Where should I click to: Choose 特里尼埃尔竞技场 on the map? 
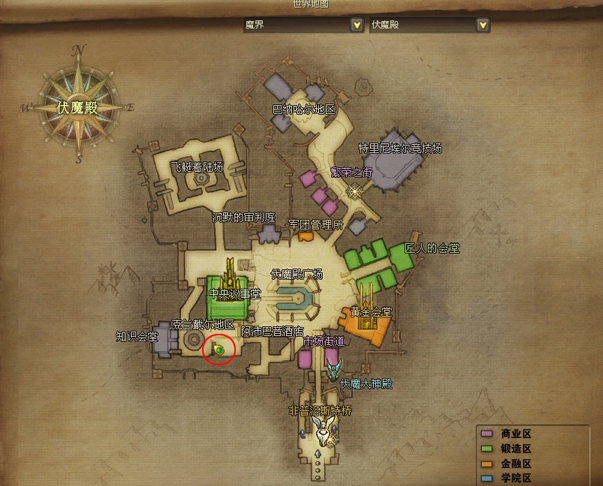400,148
